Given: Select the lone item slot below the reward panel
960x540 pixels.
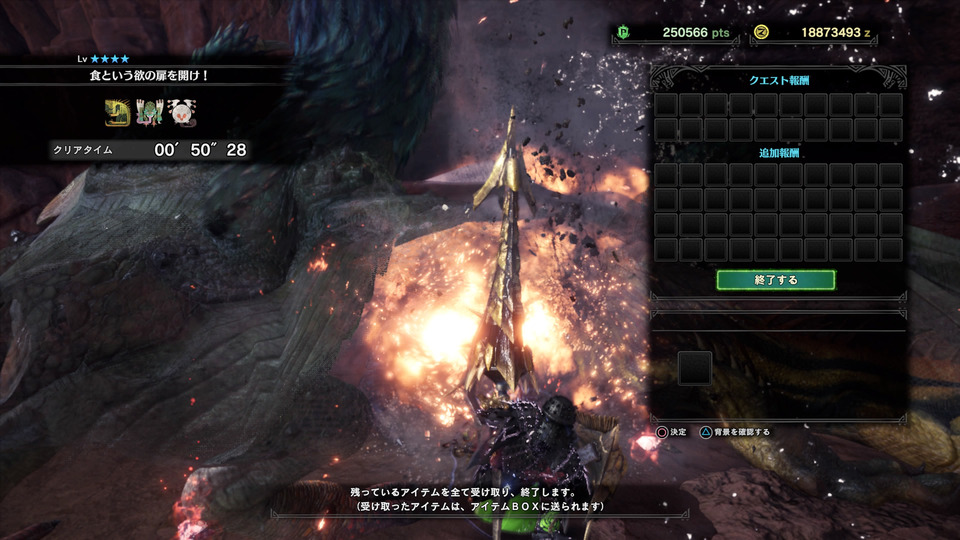Looking at the screenshot, I should (x=695, y=368).
